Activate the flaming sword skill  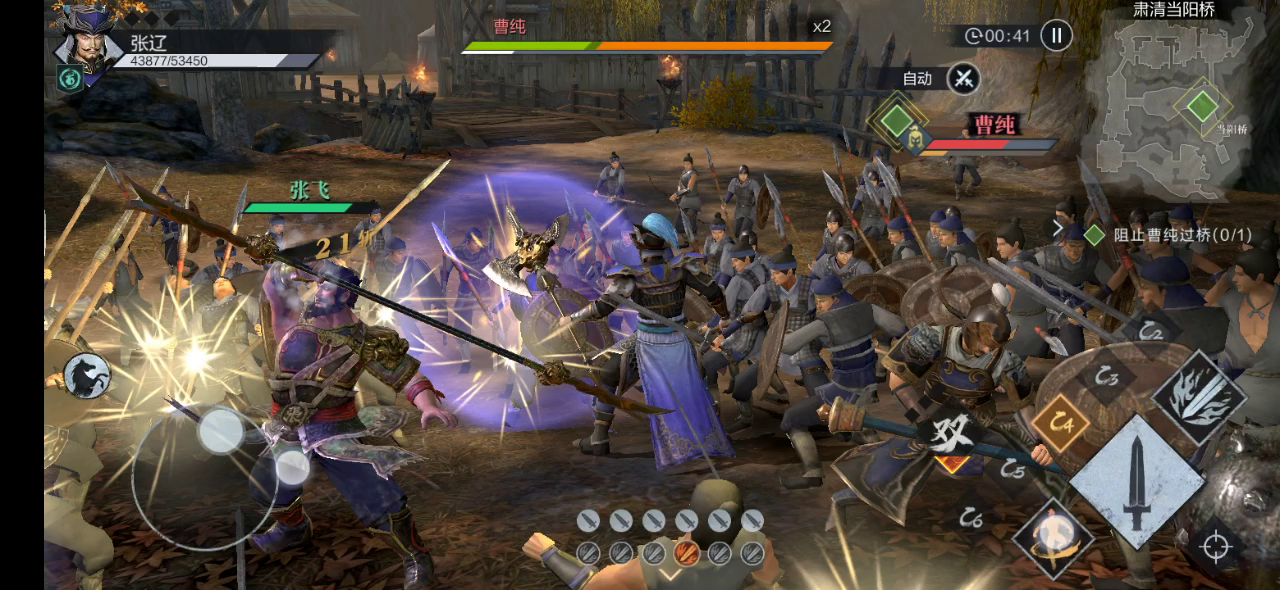1198,396
